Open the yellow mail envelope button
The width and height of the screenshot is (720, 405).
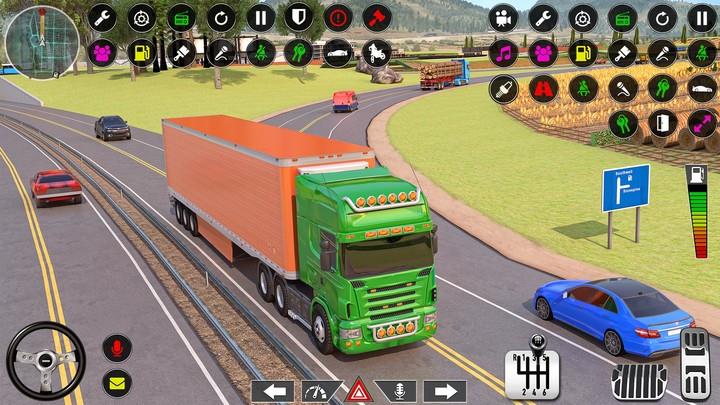click(117, 381)
